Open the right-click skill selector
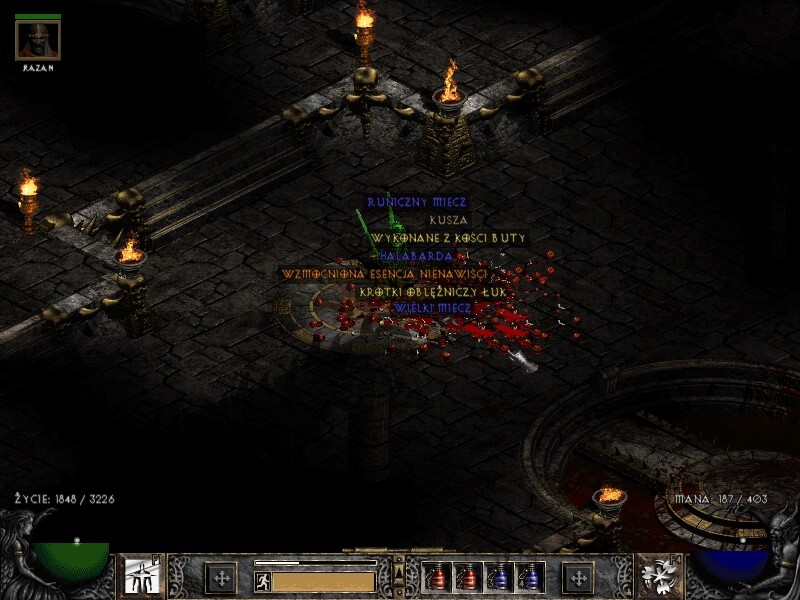Viewport: 800px width, 600px height. pos(659,577)
